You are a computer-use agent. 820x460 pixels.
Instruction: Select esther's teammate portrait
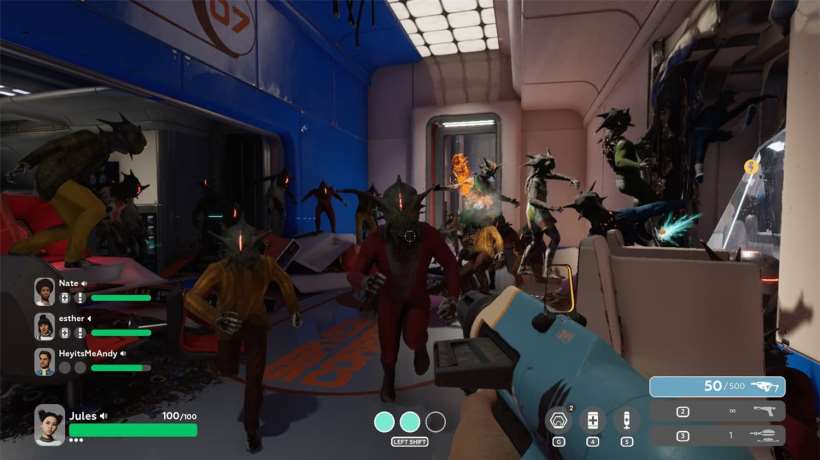pyautogui.click(x=45, y=326)
